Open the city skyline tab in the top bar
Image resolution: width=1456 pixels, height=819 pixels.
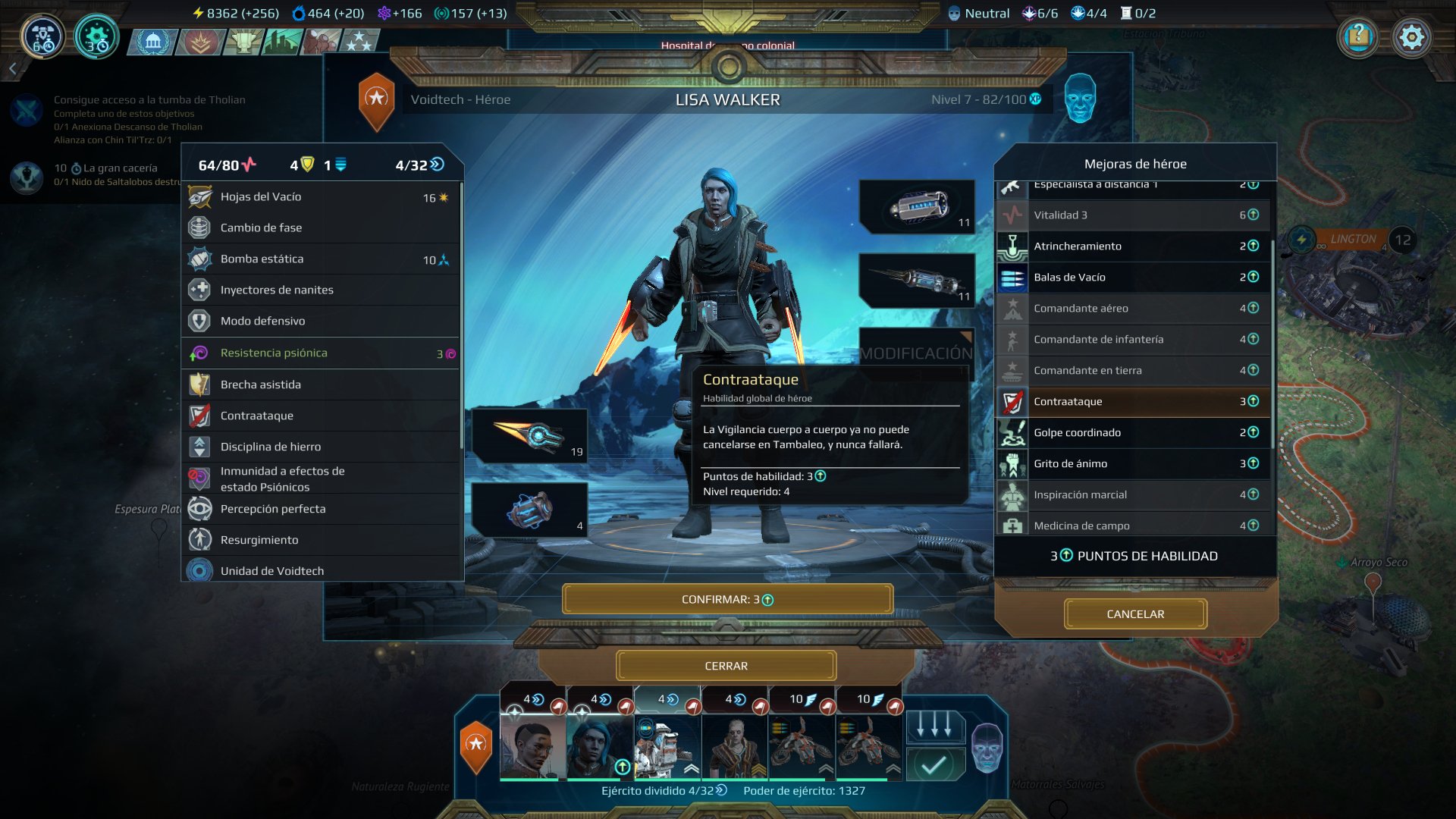point(281,43)
